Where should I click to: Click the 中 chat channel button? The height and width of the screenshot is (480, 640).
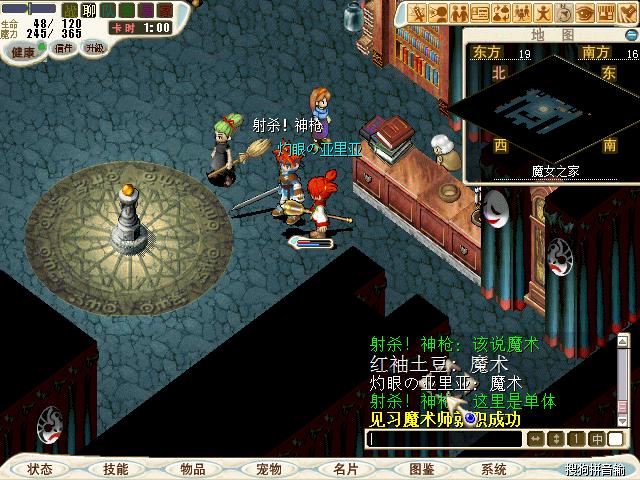pos(597,439)
